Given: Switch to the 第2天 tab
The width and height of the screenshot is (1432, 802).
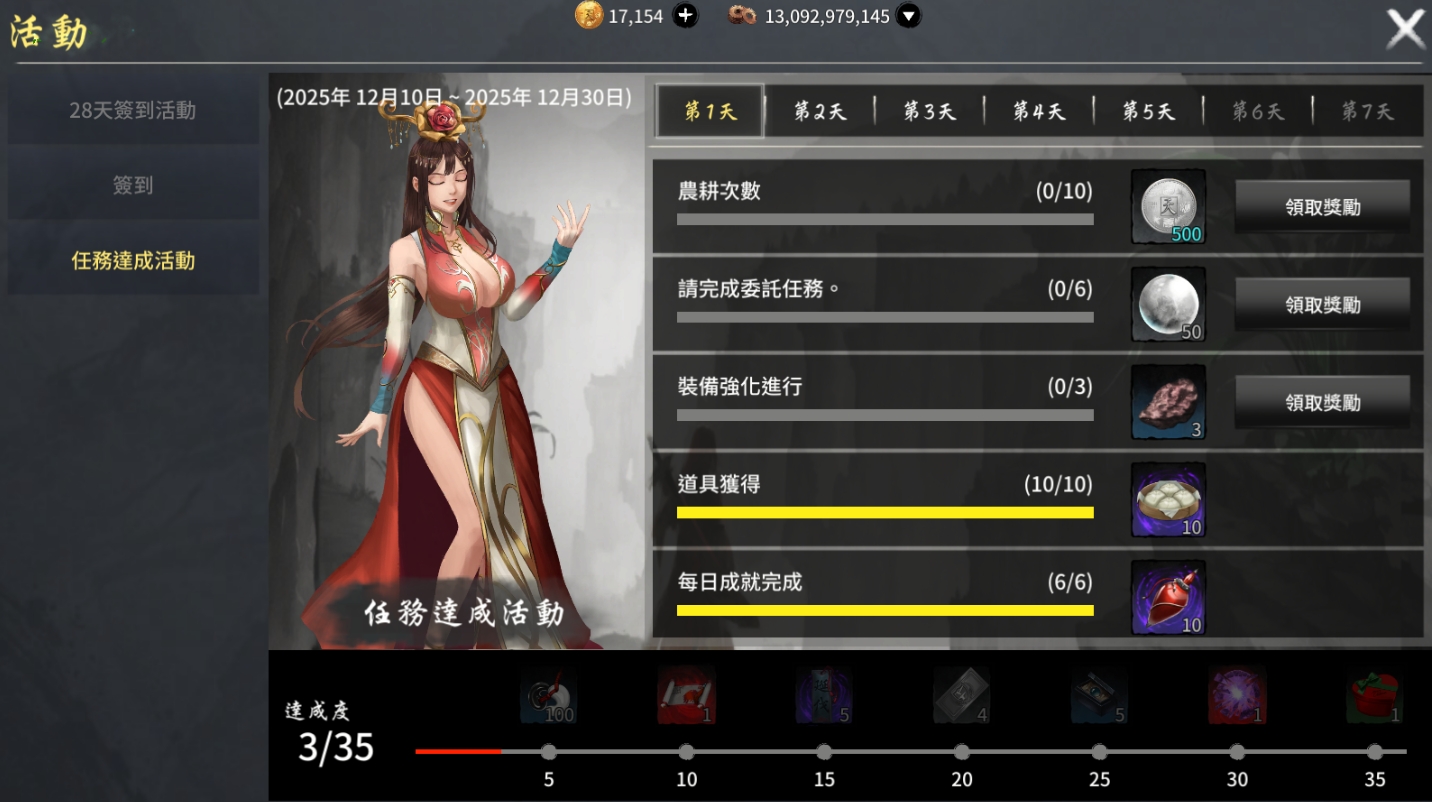Looking at the screenshot, I should point(820,111).
